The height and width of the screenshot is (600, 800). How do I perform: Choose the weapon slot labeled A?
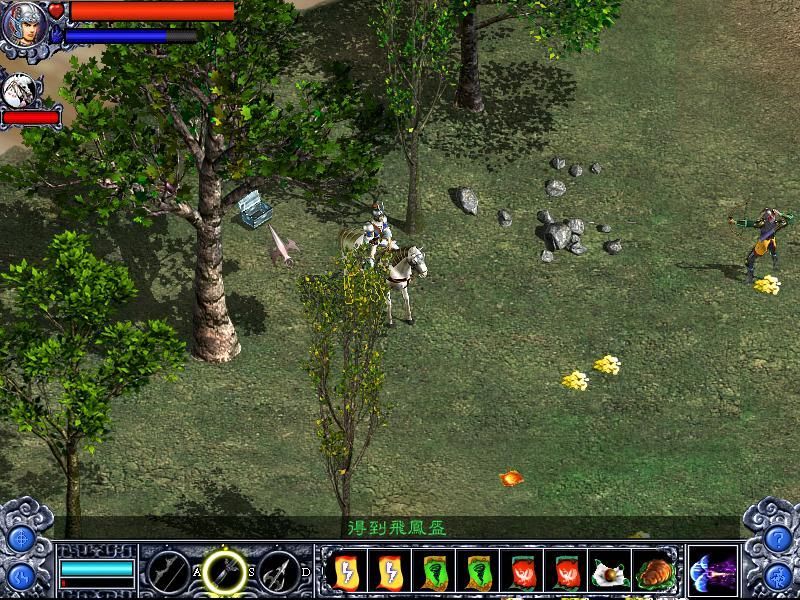[167, 571]
